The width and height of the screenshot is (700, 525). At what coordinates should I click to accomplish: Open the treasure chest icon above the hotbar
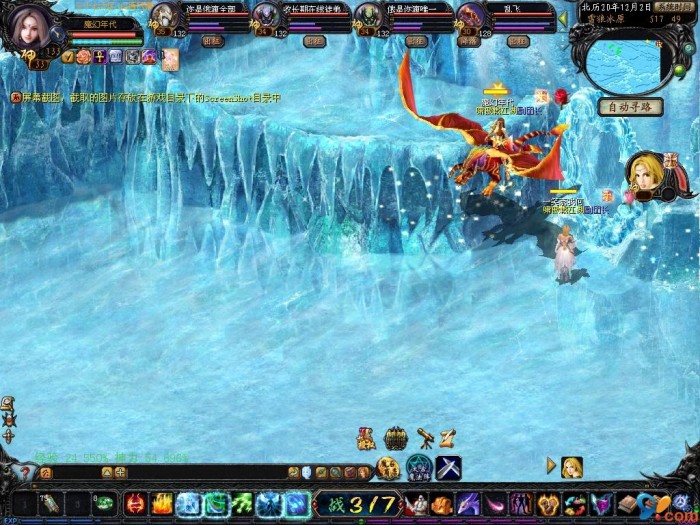tap(396, 438)
